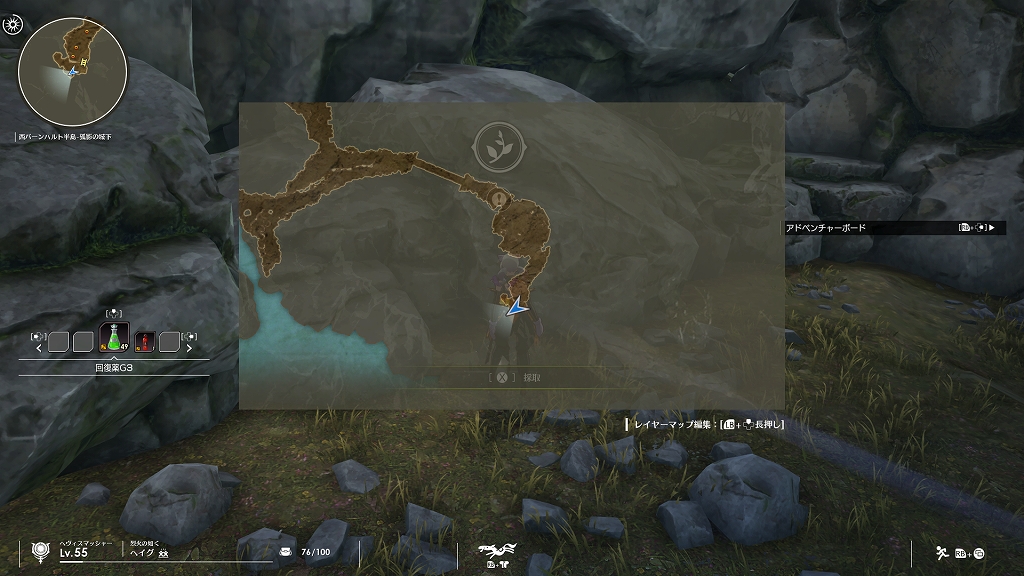Toggle the sprinting figure icon

(941, 552)
